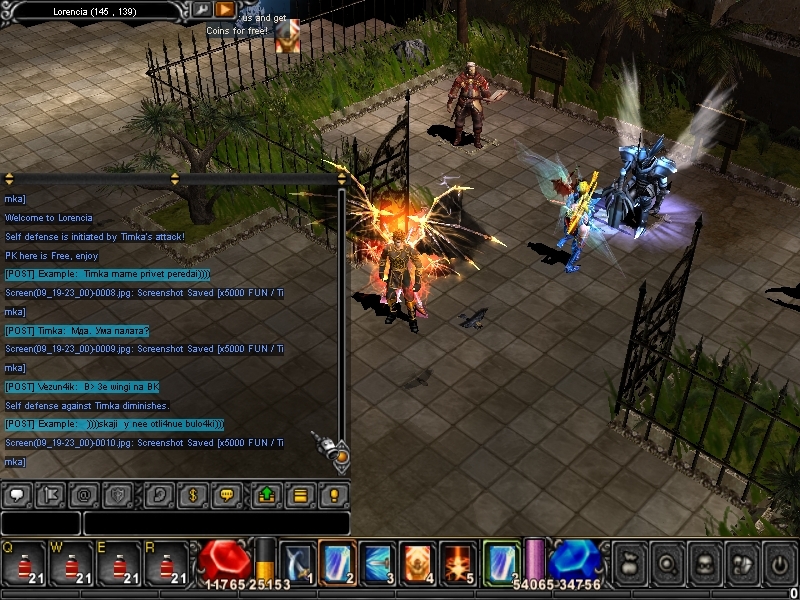Image resolution: width=800 pixels, height=600 pixels.
Task: Use the E-slot red potion
Action: (119, 564)
